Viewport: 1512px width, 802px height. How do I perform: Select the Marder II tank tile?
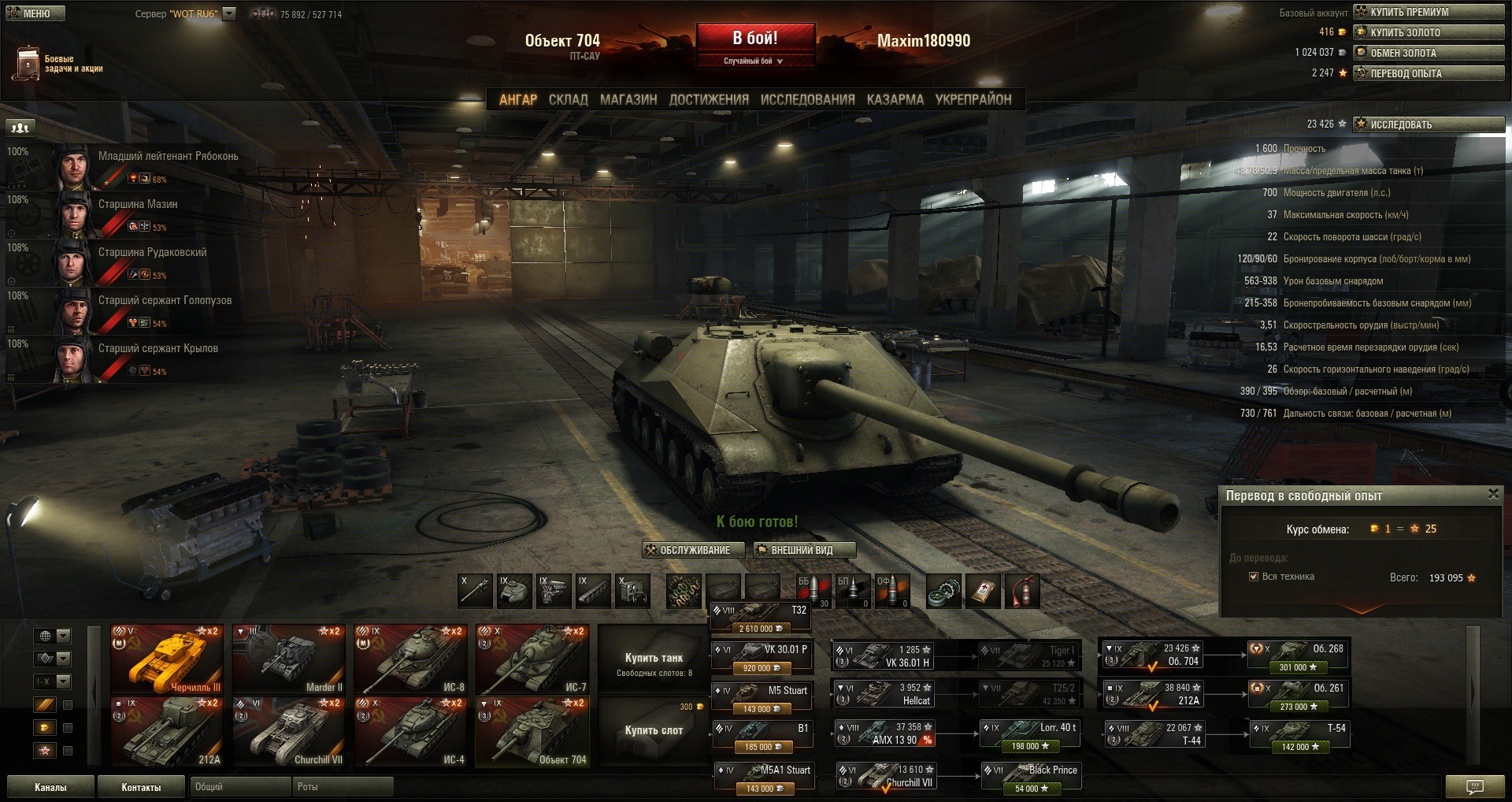pos(289,660)
